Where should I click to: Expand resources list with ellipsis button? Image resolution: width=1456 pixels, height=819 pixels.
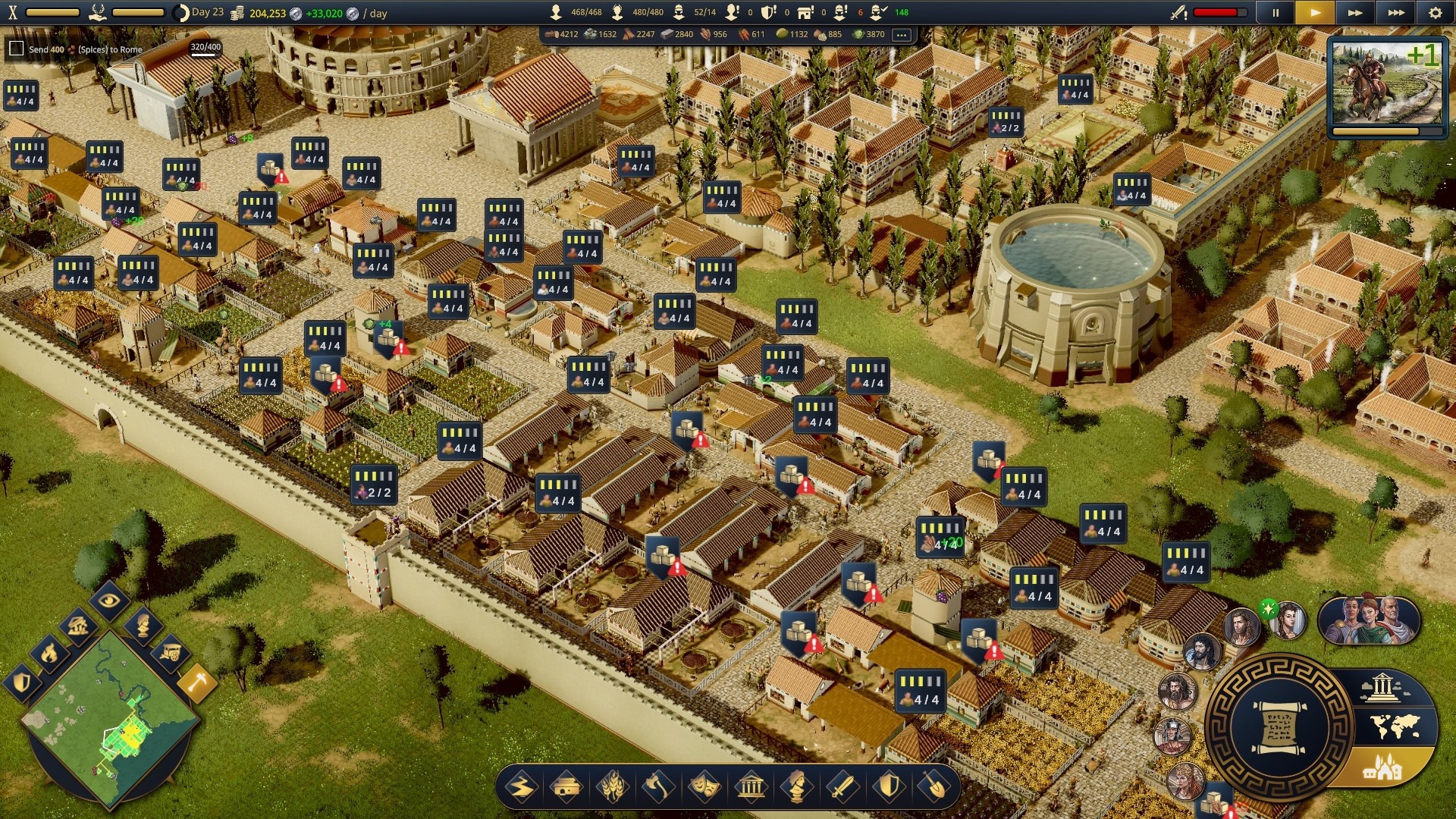[x=901, y=35]
